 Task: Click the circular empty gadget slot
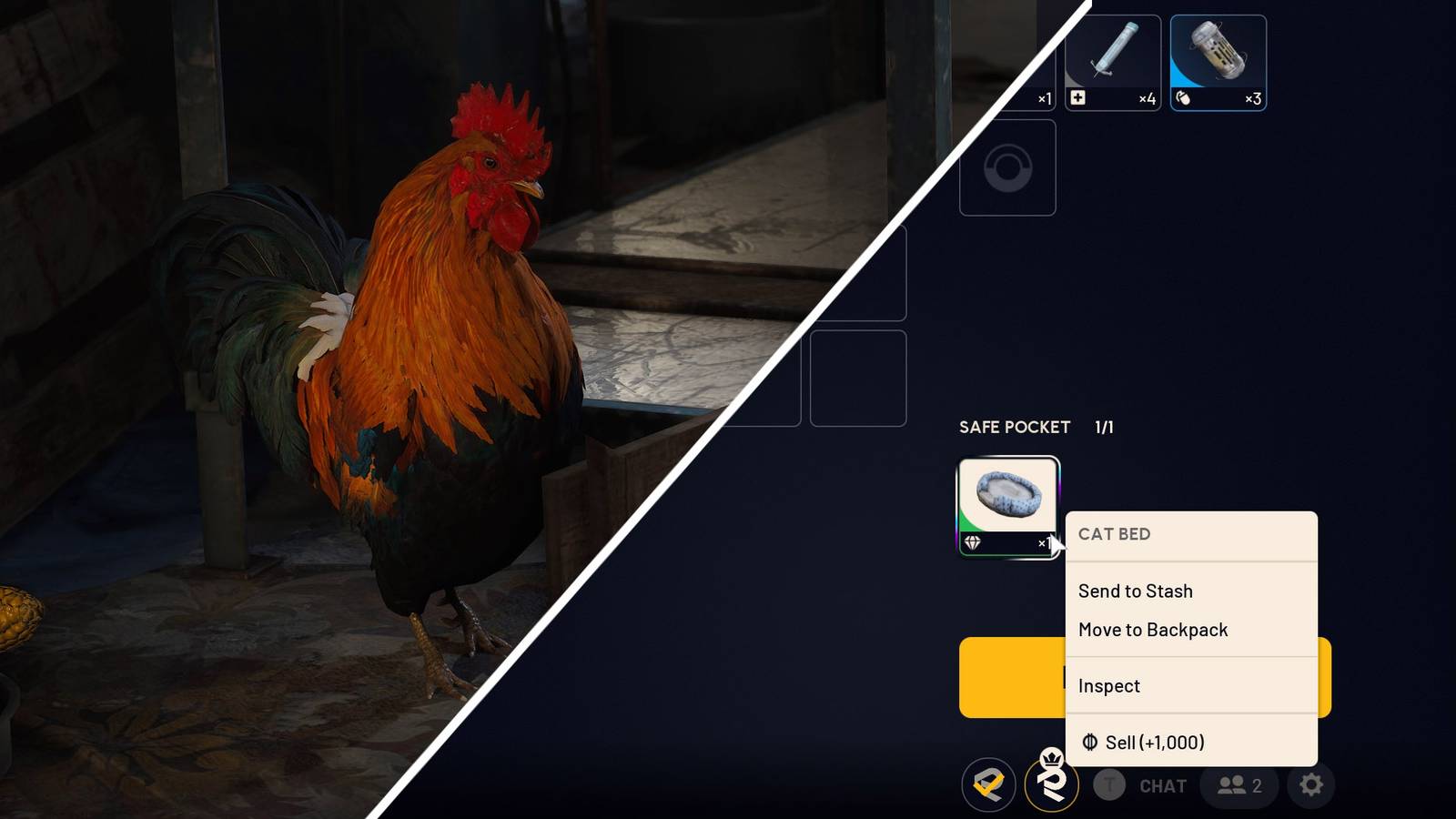click(x=1007, y=167)
